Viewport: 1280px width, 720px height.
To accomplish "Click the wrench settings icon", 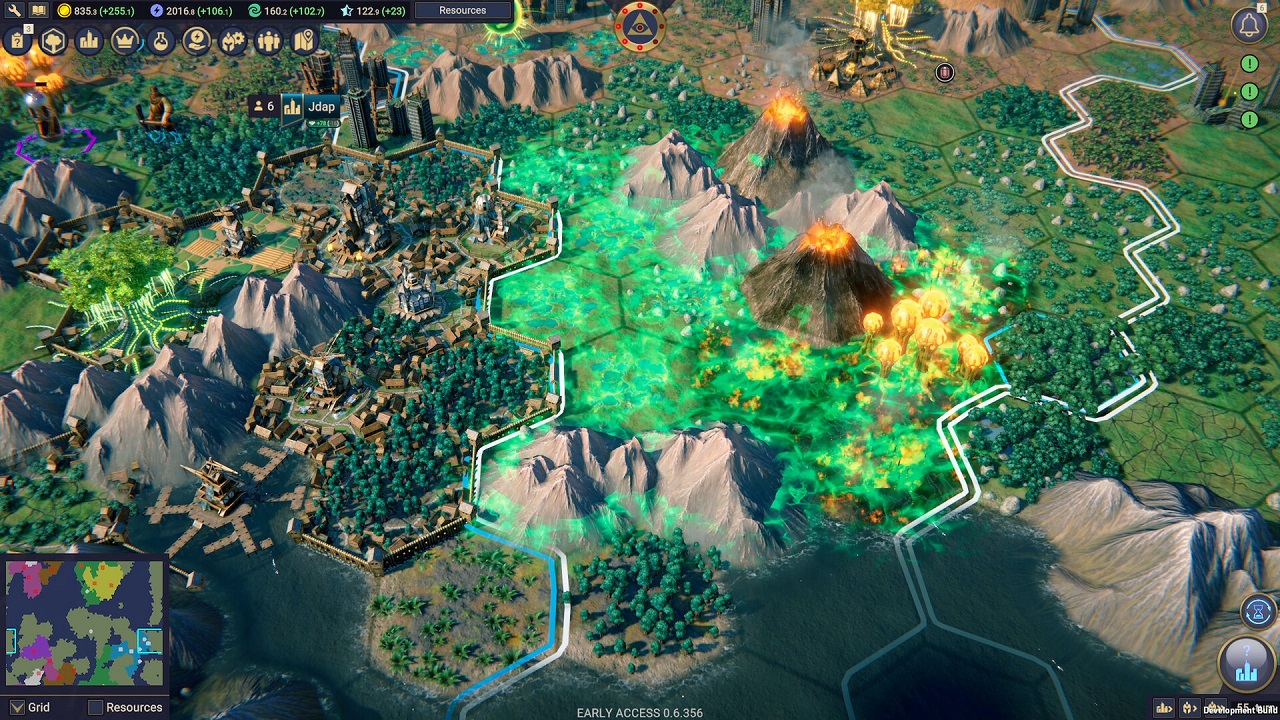I will (x=14, y=10).
